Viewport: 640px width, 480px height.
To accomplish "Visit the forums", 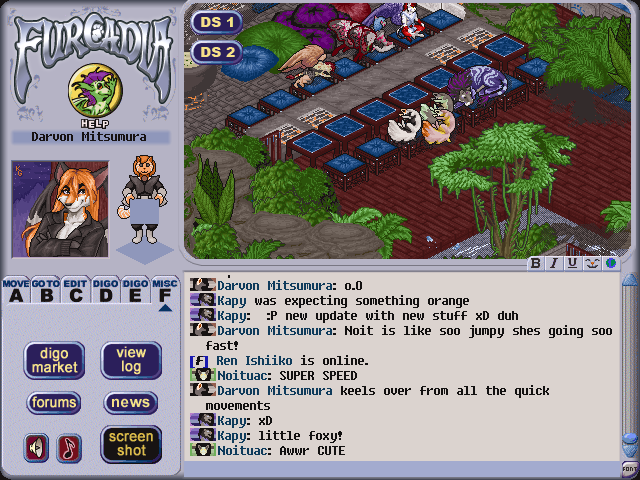I will pyautogui.click(x=54, y=403).
